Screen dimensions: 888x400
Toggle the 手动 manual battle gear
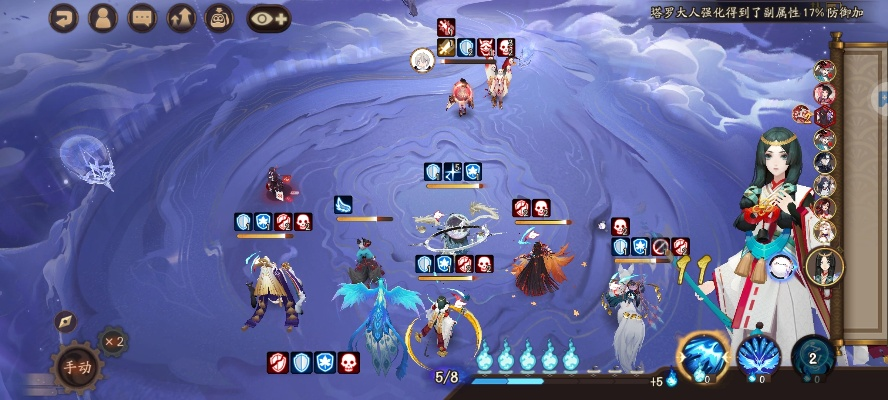point(76,365)
